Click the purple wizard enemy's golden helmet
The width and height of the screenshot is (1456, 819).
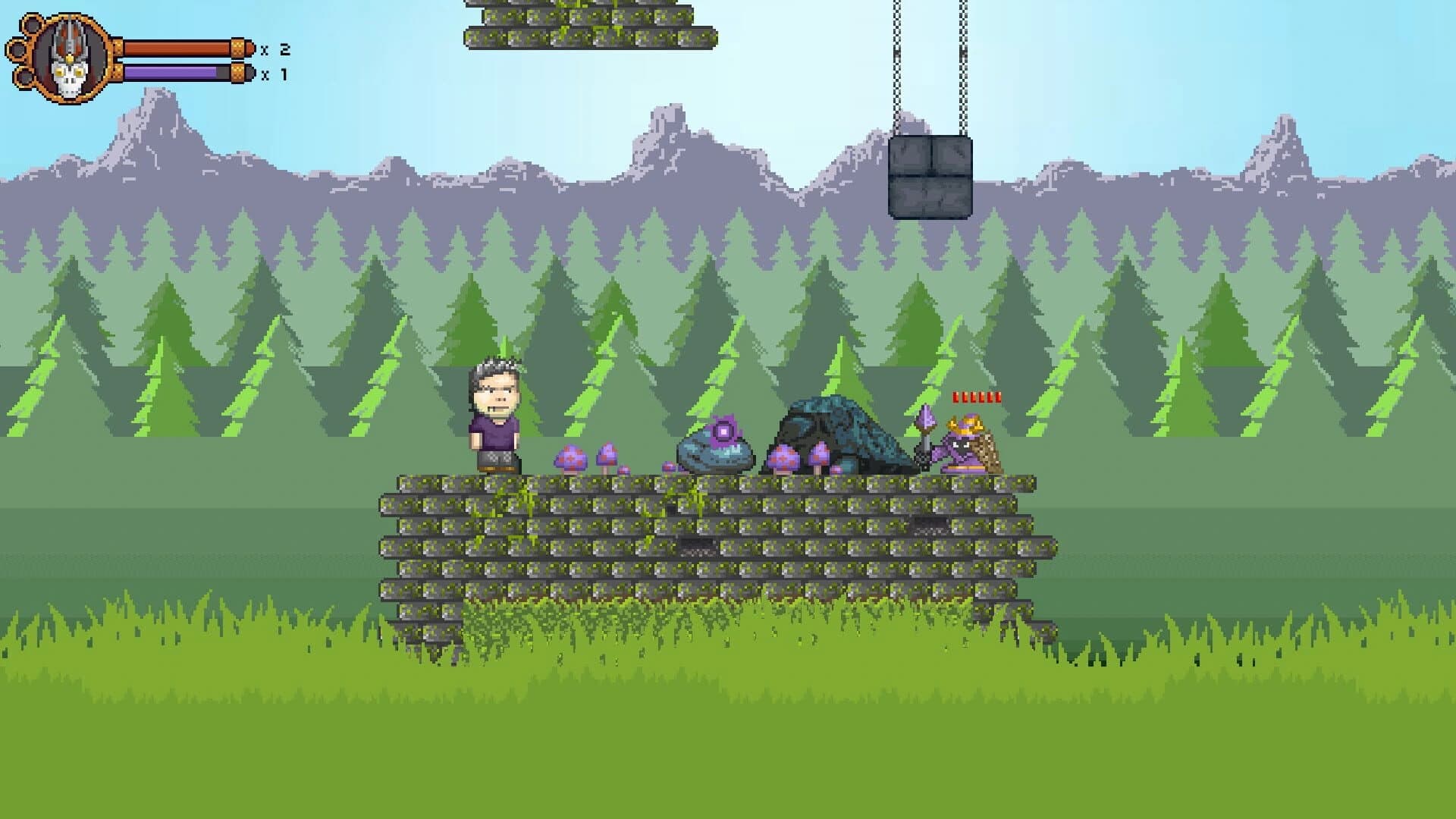tap(965, 423)
